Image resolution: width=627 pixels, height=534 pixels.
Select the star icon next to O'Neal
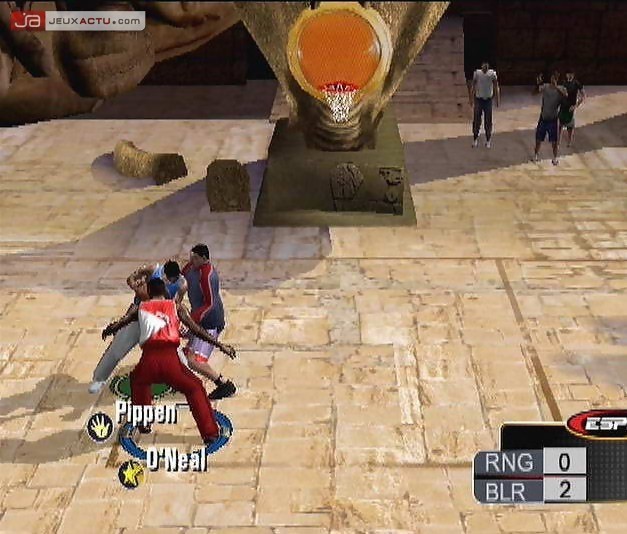click(x=131, y=473)
